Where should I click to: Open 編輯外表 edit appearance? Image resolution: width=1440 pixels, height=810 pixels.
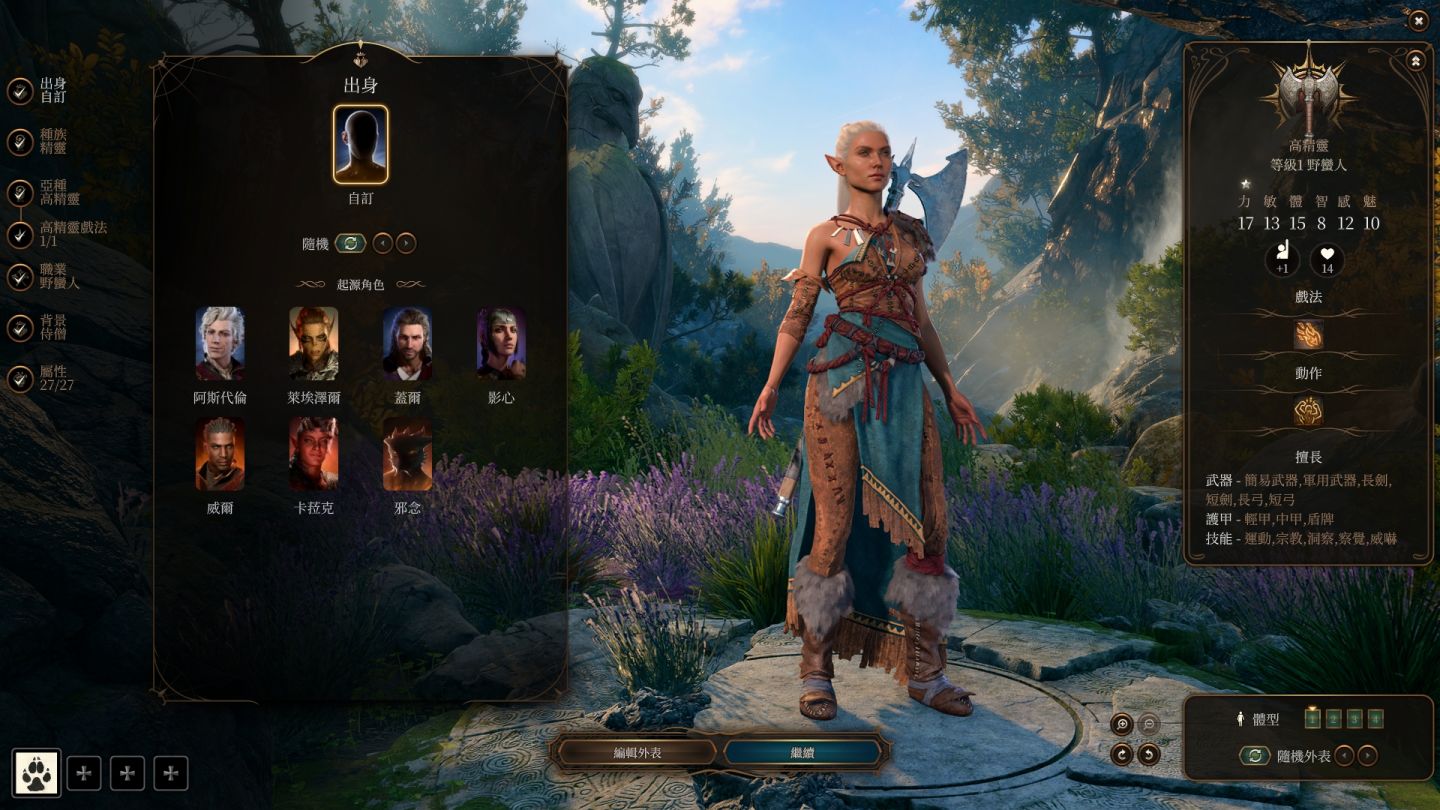click(x=637, y=752)
